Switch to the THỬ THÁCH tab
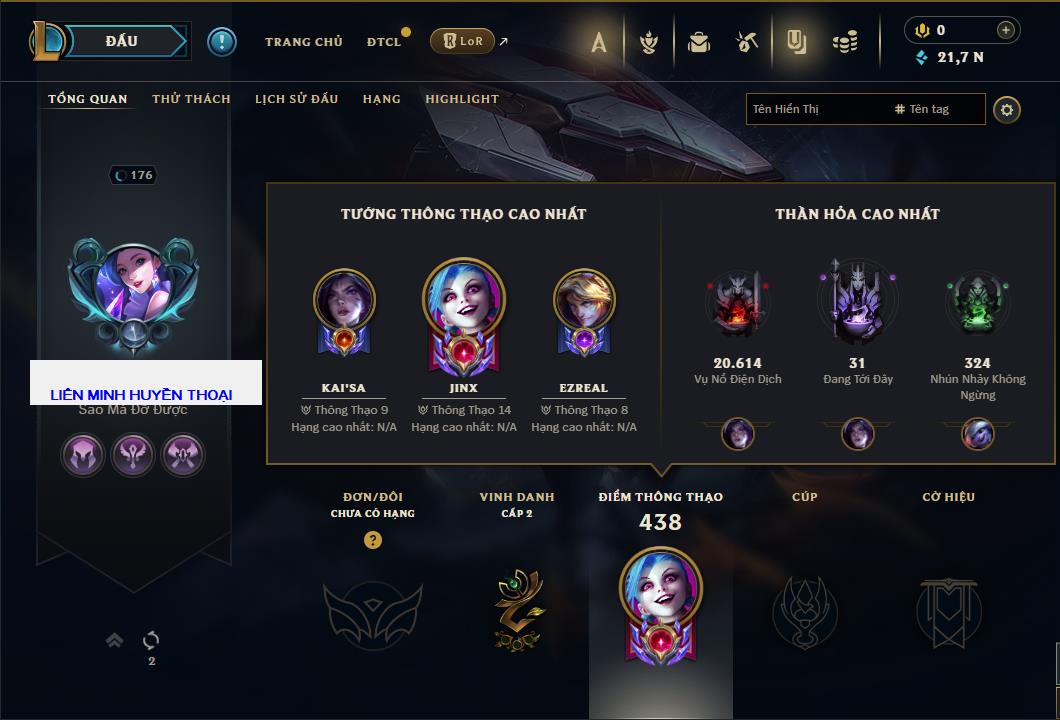The image size is (1060, 720). [x=191, y=99]
